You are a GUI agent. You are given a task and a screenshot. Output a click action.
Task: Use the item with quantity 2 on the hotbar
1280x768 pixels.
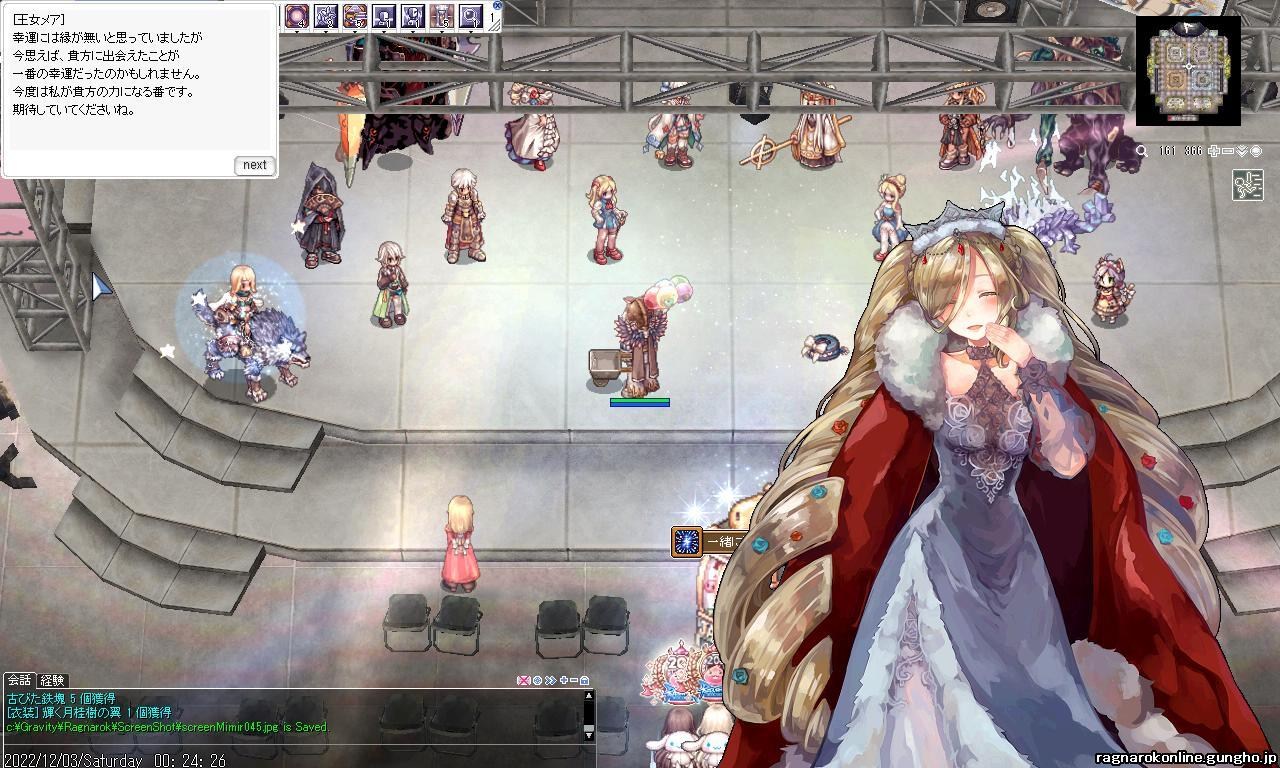[324, 14]
